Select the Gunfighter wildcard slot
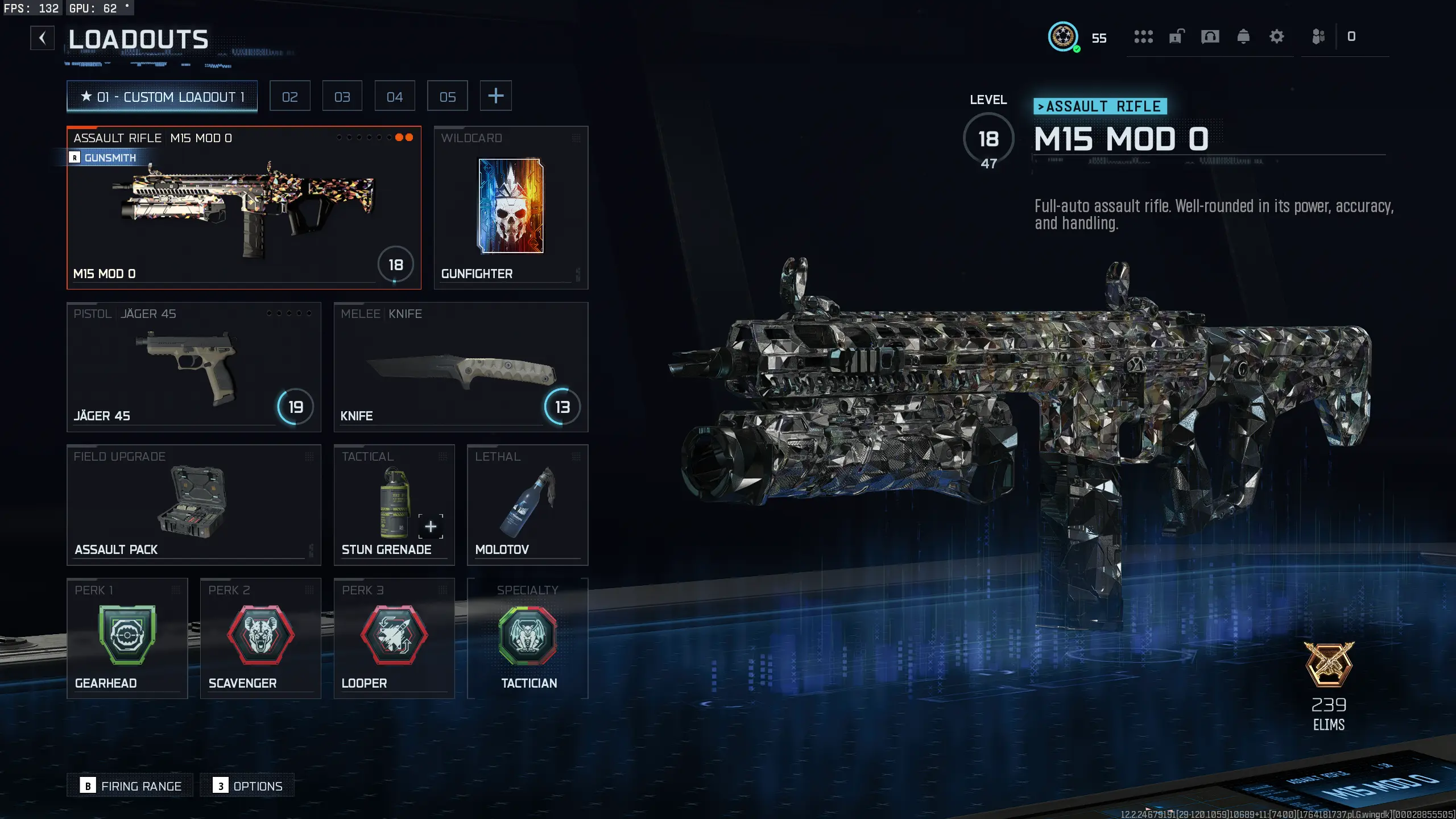The image size is (1456, 819). (x=511, y=208)
